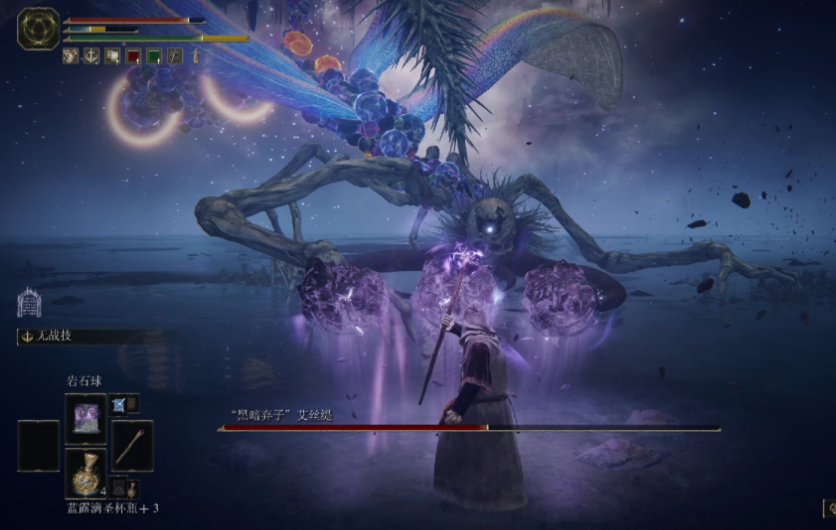836x530 pixels.
Task: Click the white gate-shaped icon
Action: coord(29,302)
